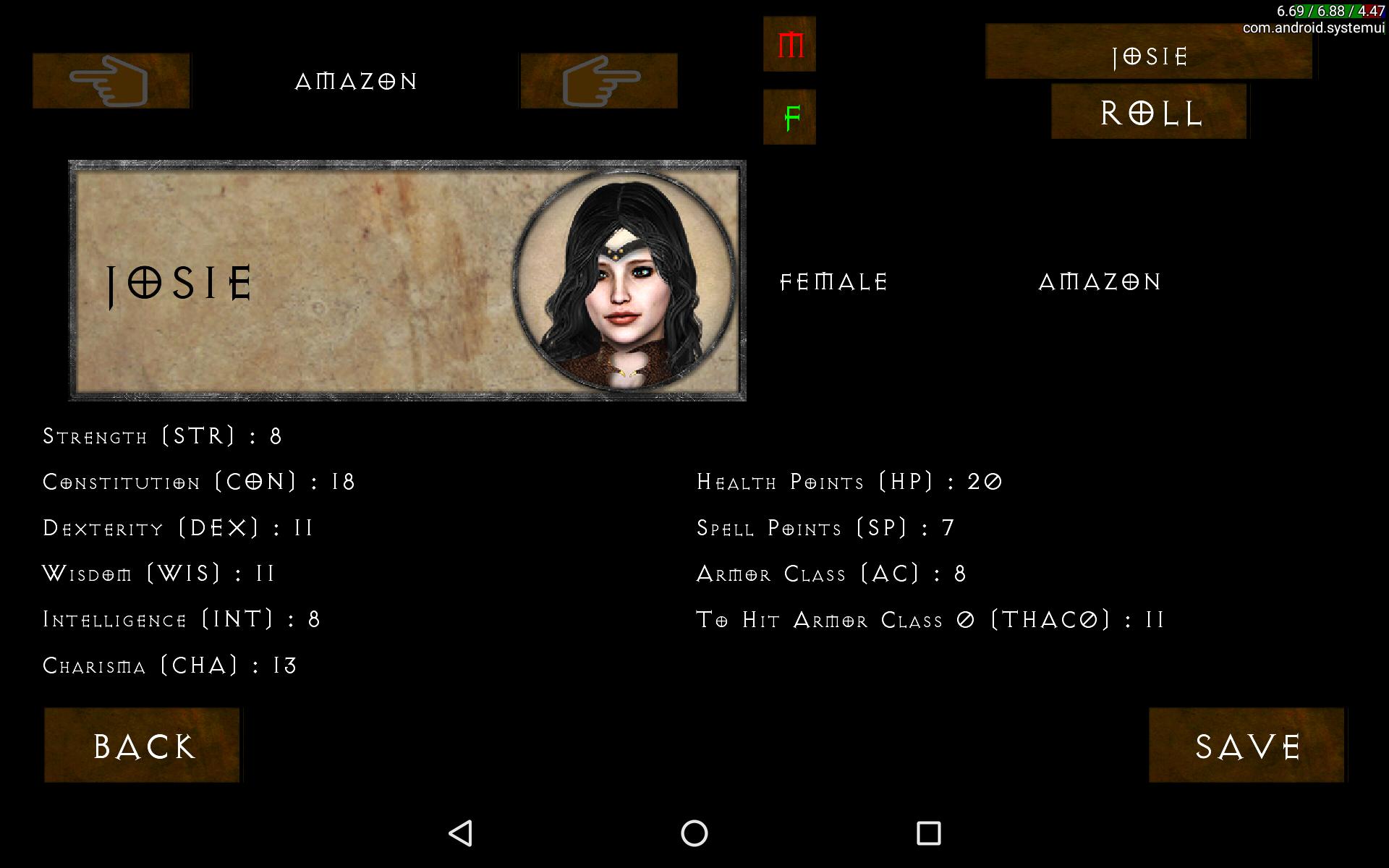The width and height of the screenshot is (1389, 868).
Task: Save the character
Action: tap(1246, 745)
